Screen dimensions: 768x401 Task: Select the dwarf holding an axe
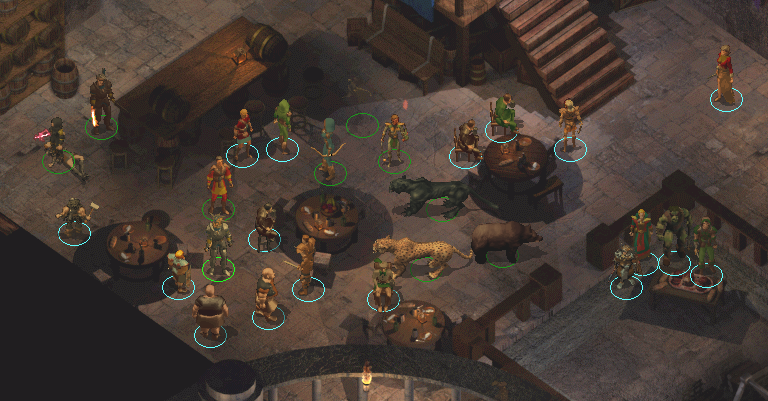75,217
